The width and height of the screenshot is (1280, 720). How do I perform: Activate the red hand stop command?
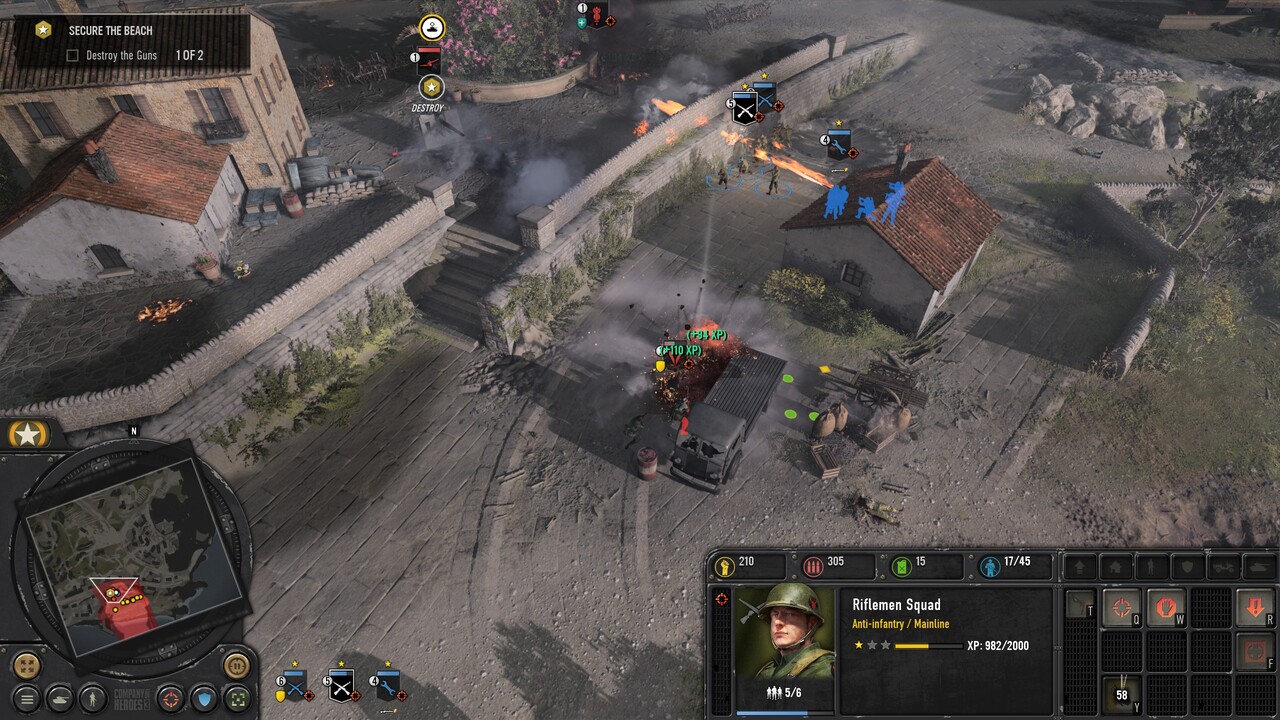point(1165,607)
